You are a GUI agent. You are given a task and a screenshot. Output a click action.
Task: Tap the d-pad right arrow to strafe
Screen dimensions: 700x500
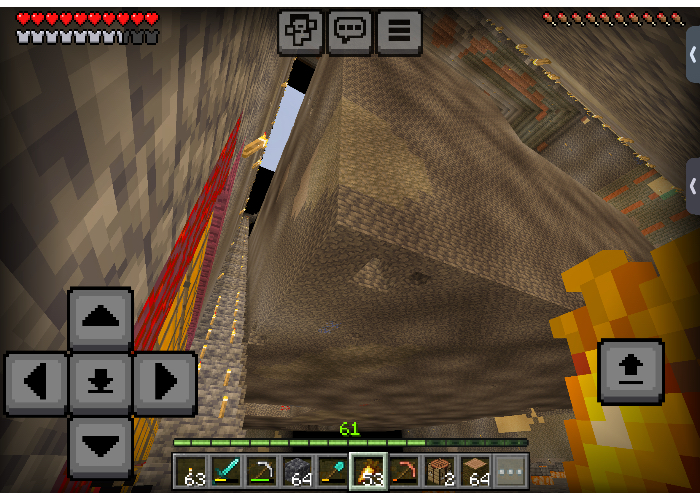click(163, 383)
